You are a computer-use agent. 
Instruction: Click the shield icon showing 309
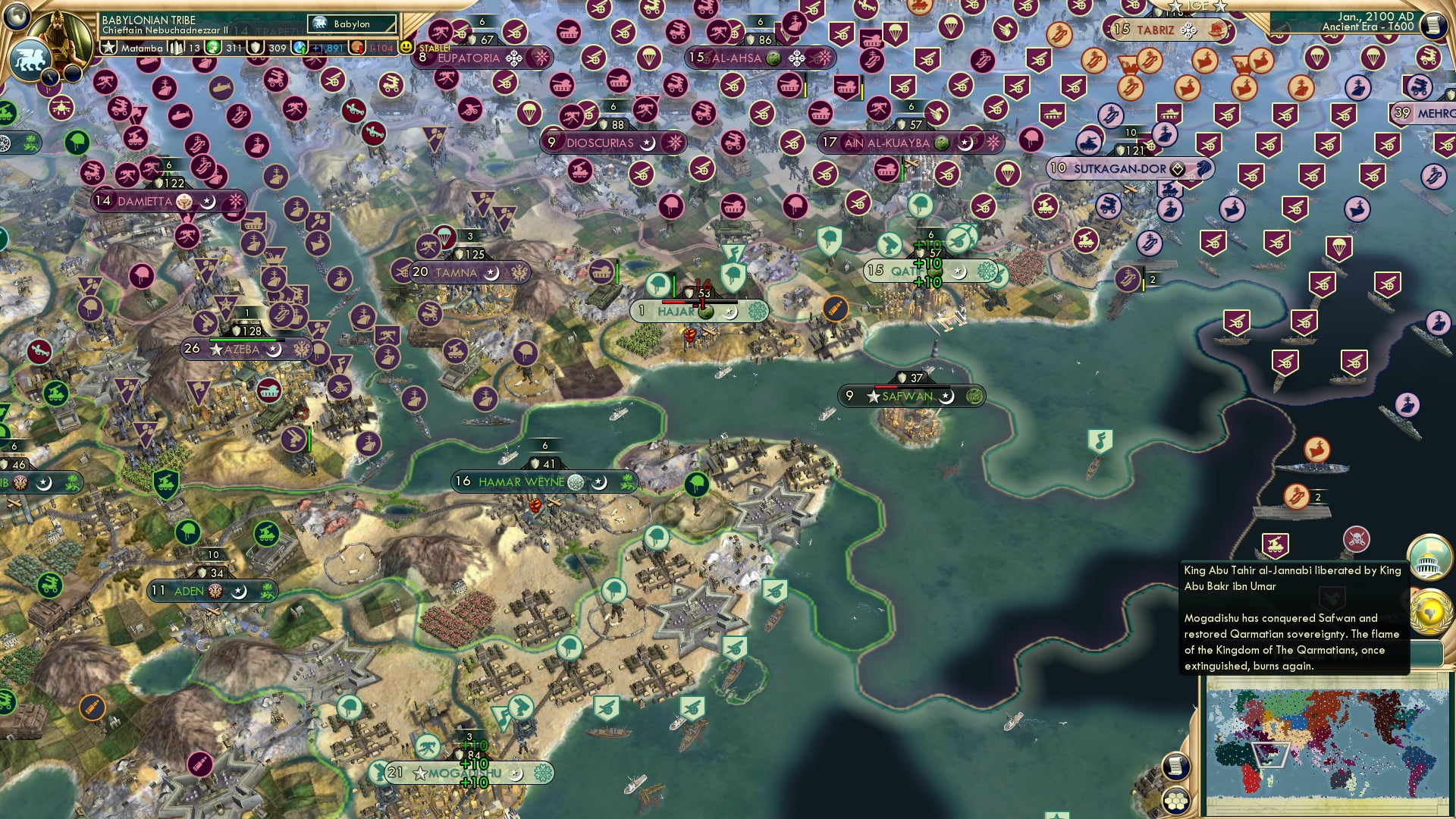click(x=254, y=47)
